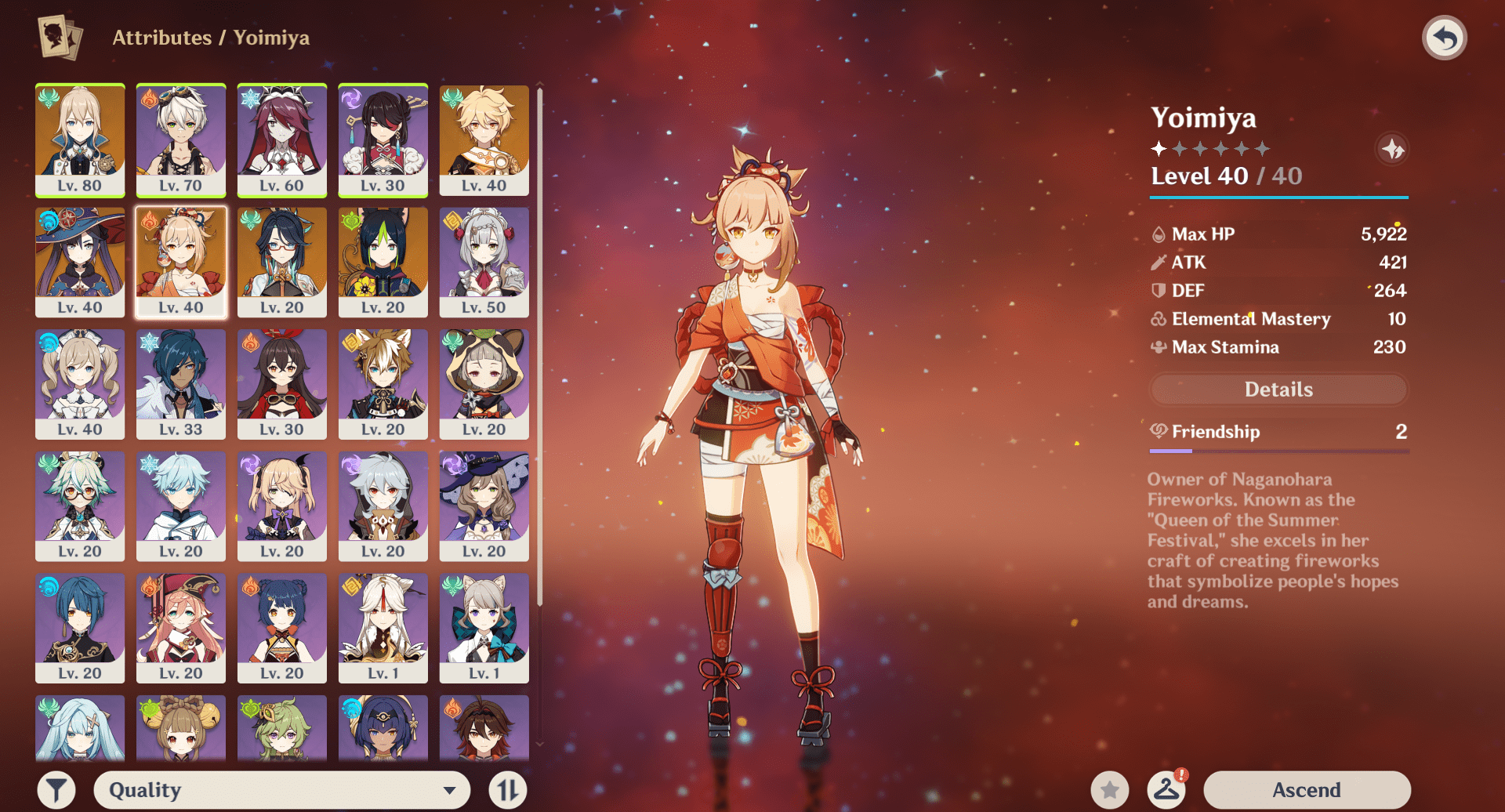Click the Friendship eye icon
Image resolution: width=1505 pixels, height=812 pixels.
coord(1159,432)
